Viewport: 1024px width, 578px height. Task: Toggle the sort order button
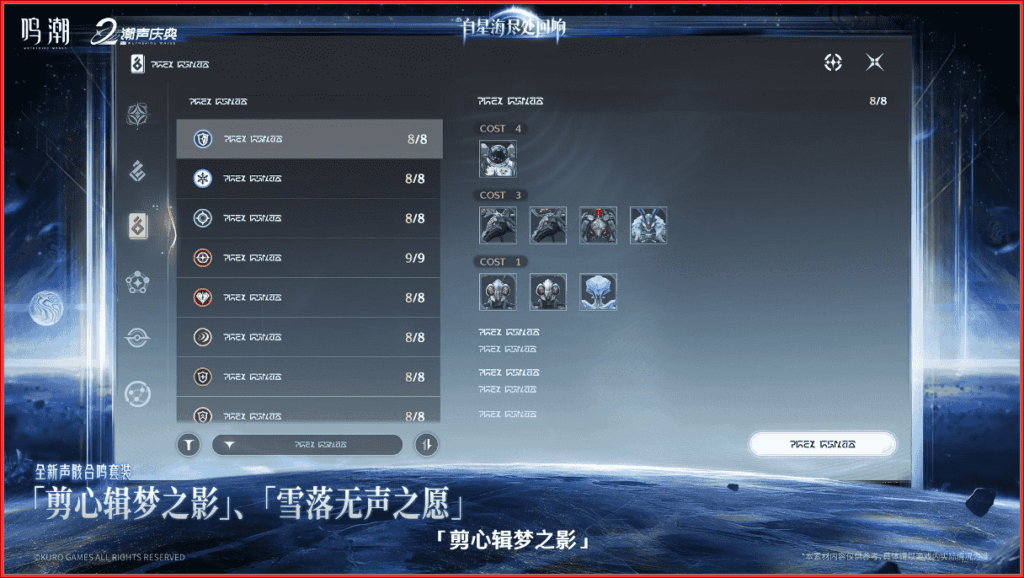pos(427,445)
